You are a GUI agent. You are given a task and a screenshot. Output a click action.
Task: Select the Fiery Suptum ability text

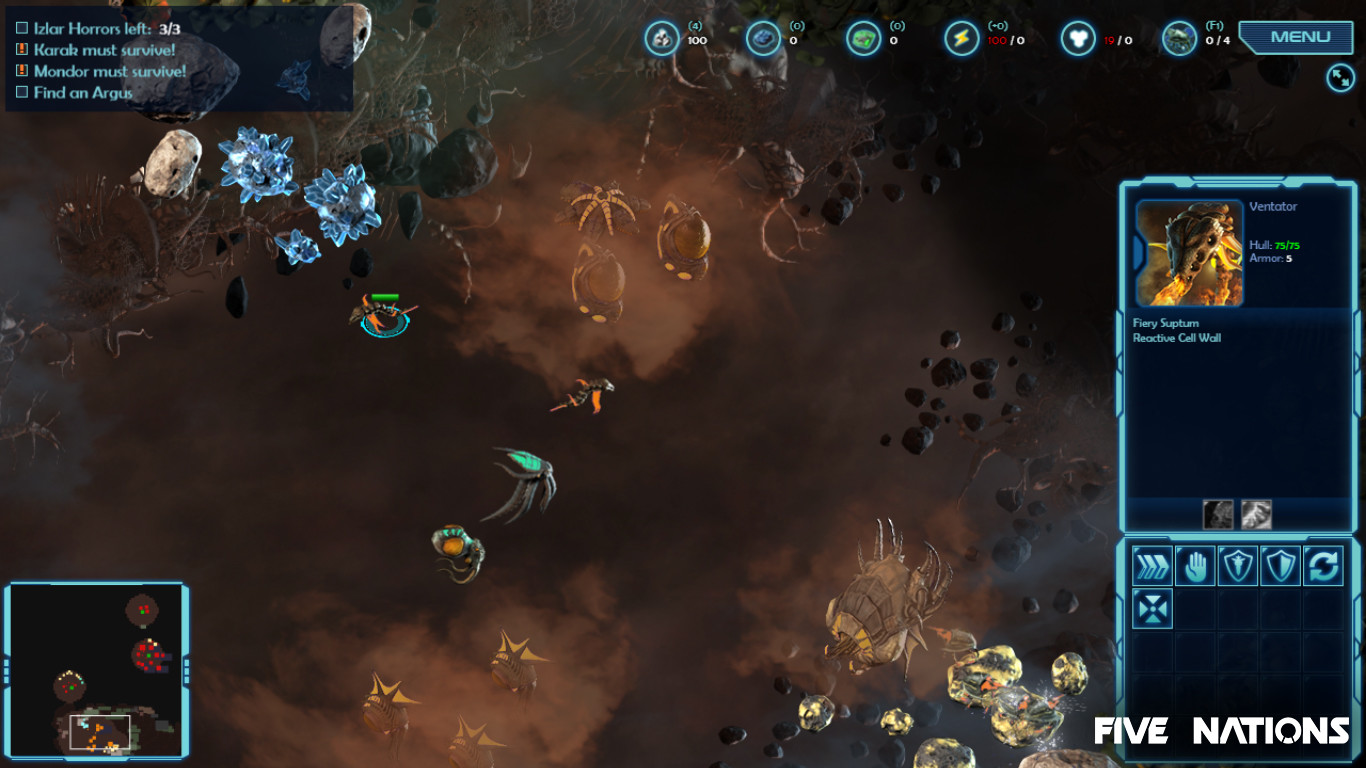pos(1165,323)
